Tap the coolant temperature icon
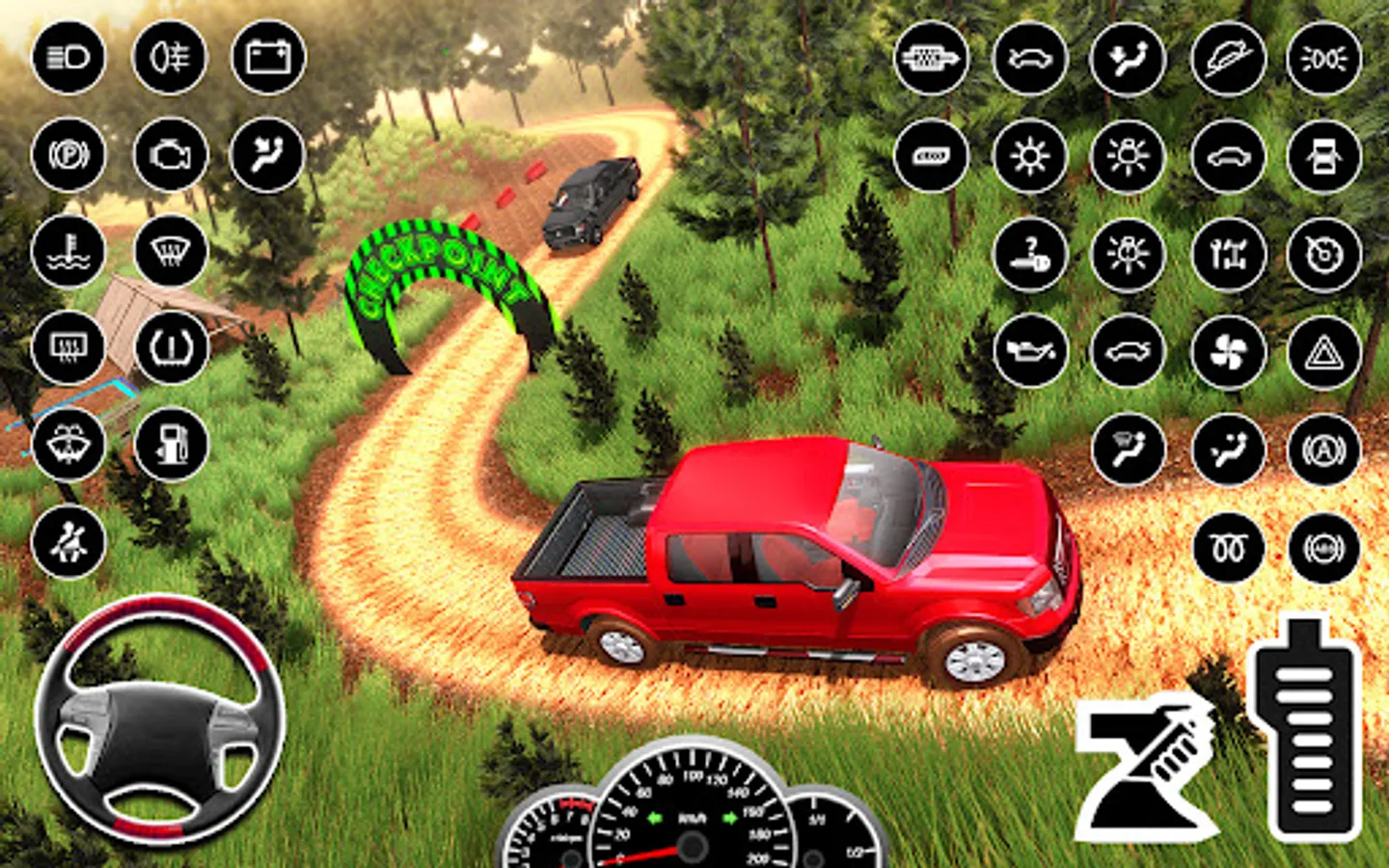 coord(68,251)
